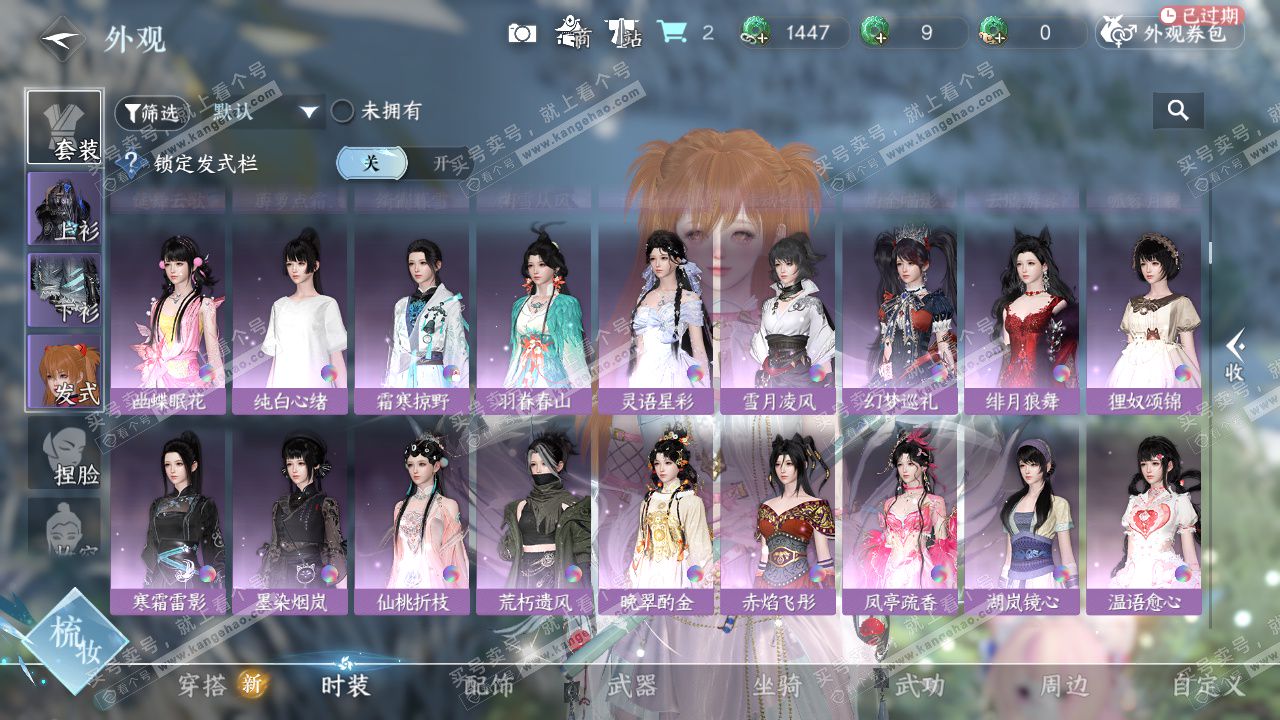
Task: Open the 外观券包 voucher pack
Action: click(1170, 33)
